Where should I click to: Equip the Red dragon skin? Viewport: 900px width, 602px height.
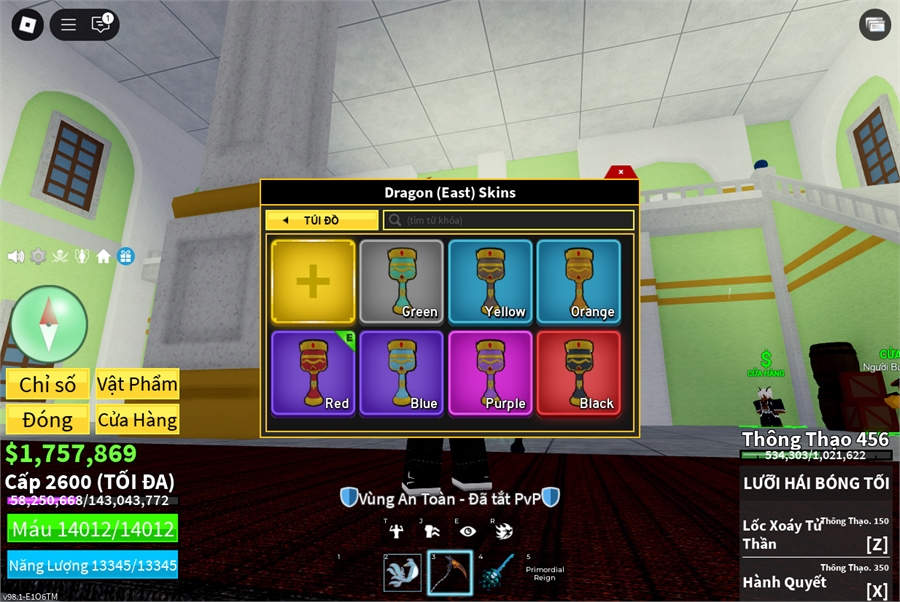tap(313, 372)
